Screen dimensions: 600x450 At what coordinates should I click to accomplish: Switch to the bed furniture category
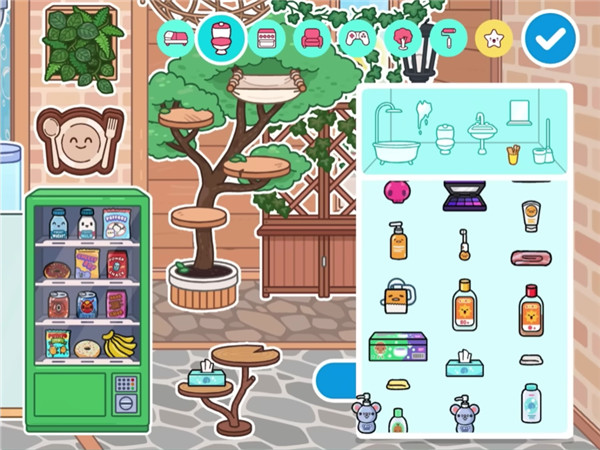[x=177, y=39]
